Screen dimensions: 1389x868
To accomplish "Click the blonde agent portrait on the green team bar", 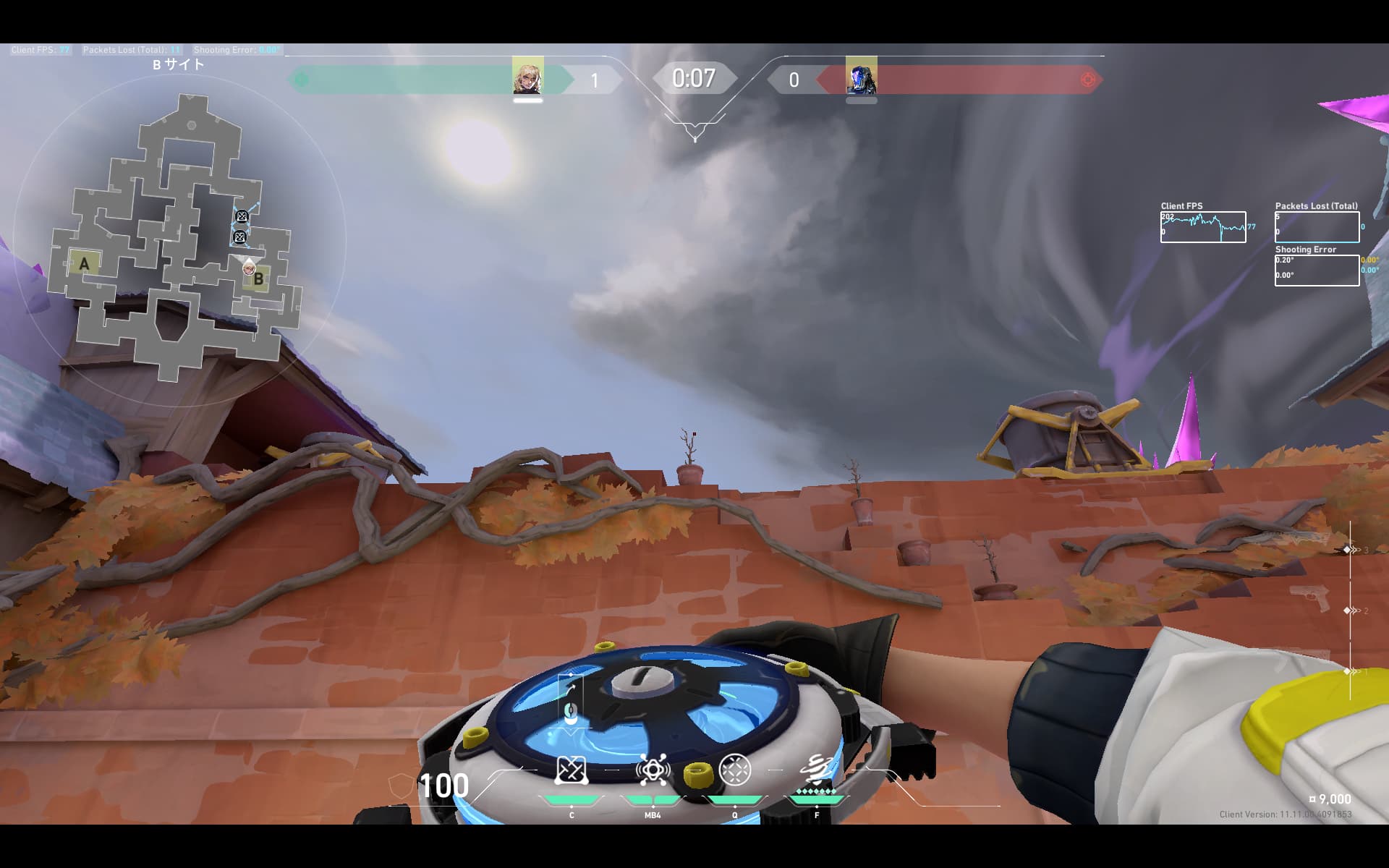I will (528, 77).
